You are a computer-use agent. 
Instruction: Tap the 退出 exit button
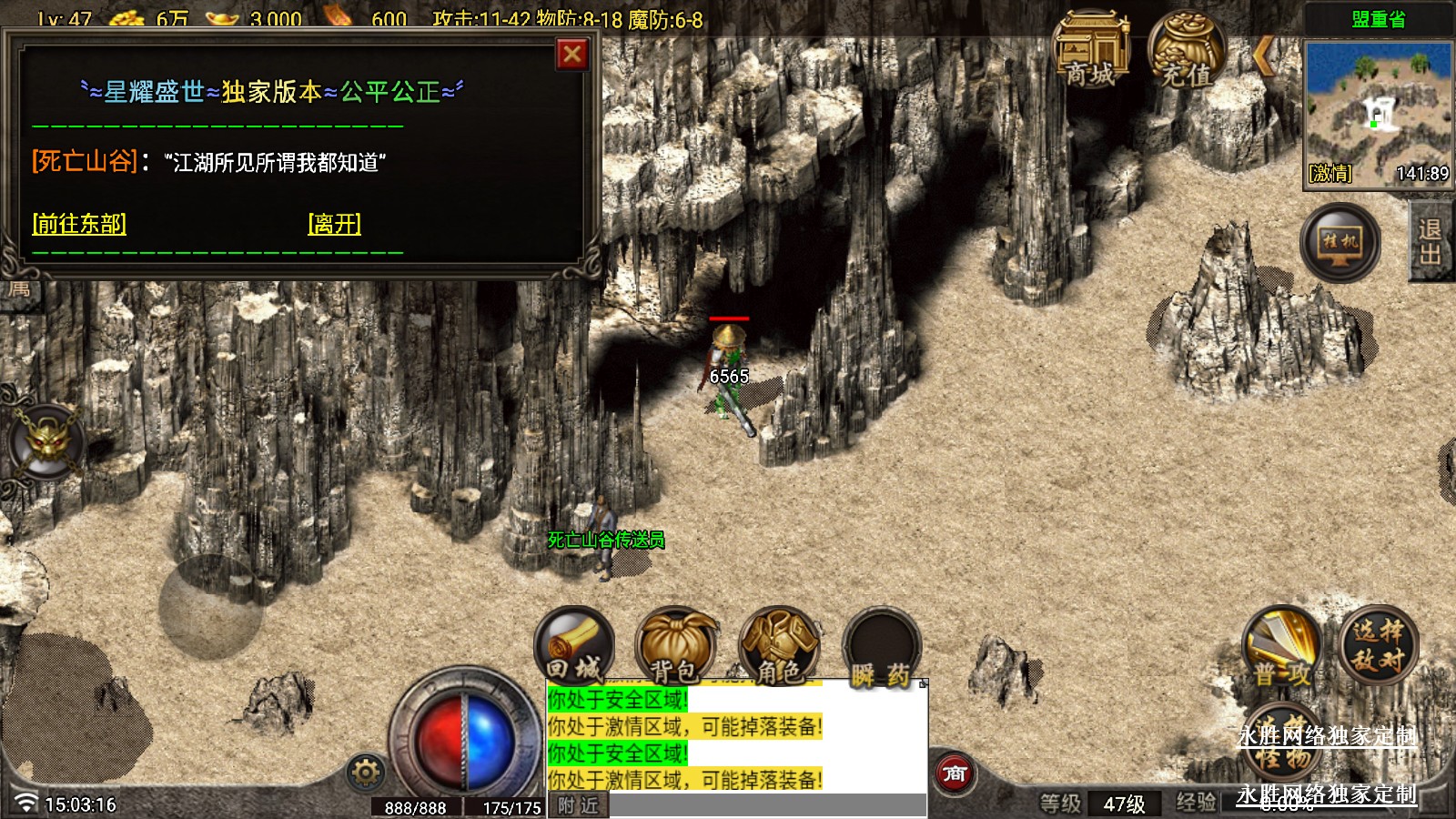tap(1431, 241)
